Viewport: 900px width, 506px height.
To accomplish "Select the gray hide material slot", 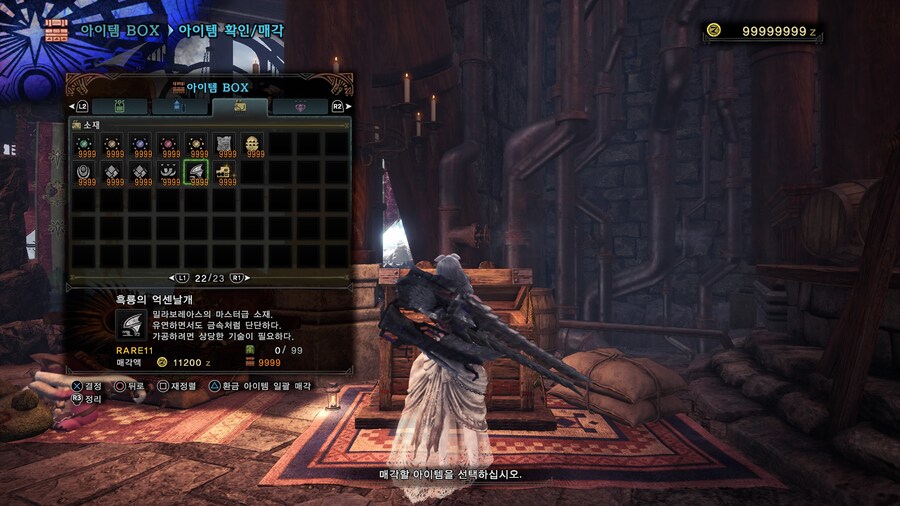I will click(x=225, y=144).
